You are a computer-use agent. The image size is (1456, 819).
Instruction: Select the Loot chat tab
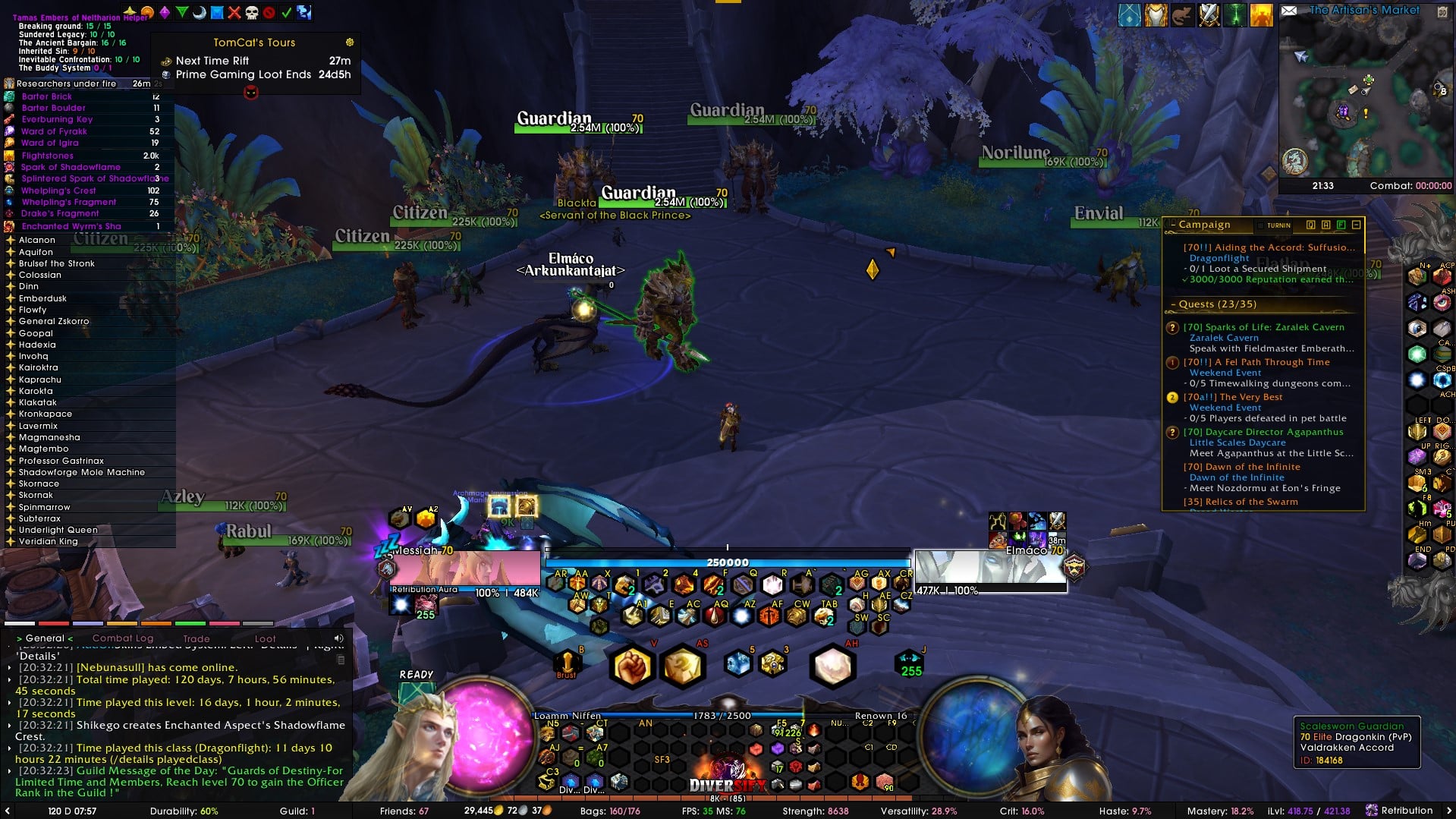pyautogui.click(x=265, y=639)
